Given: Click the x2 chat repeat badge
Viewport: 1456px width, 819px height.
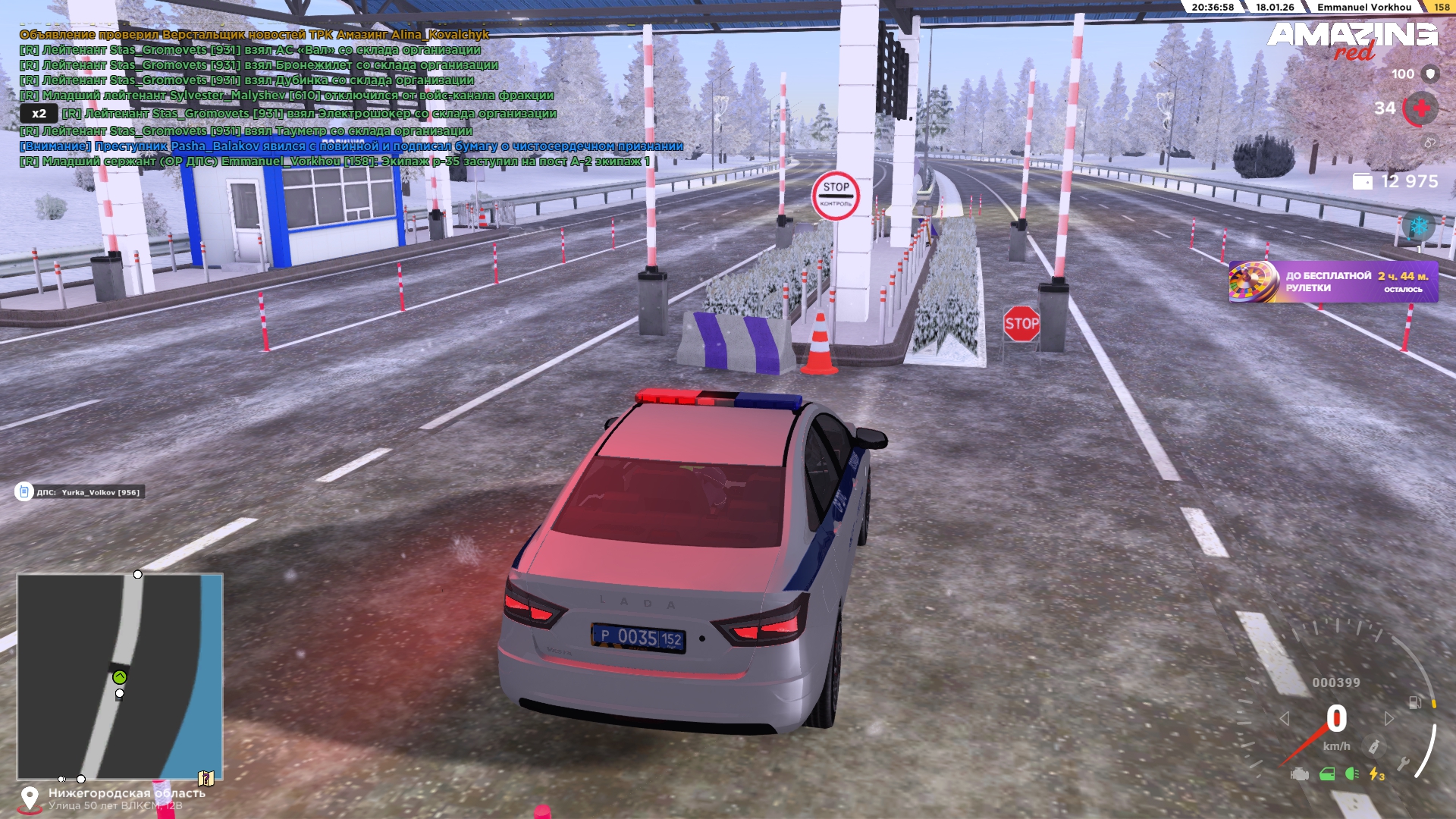Looking at the screenshot, I should point(39,114).
